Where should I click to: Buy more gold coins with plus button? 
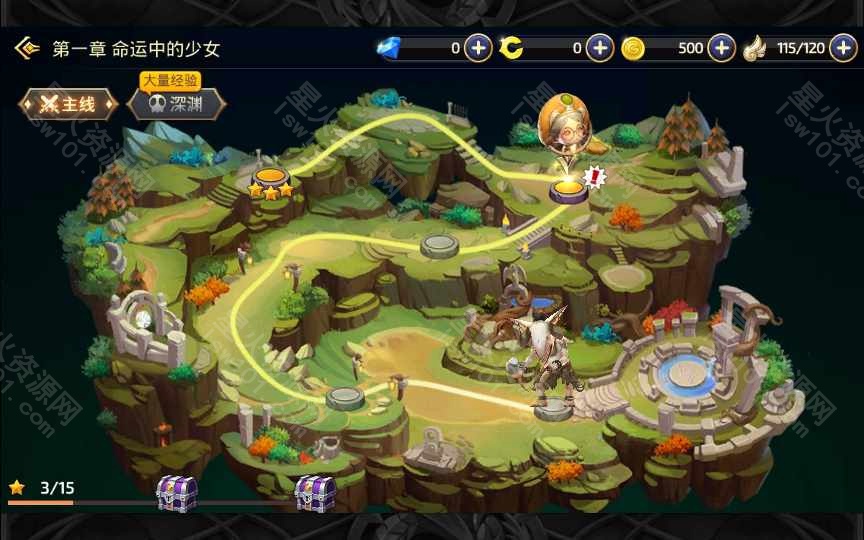(721, 48)
